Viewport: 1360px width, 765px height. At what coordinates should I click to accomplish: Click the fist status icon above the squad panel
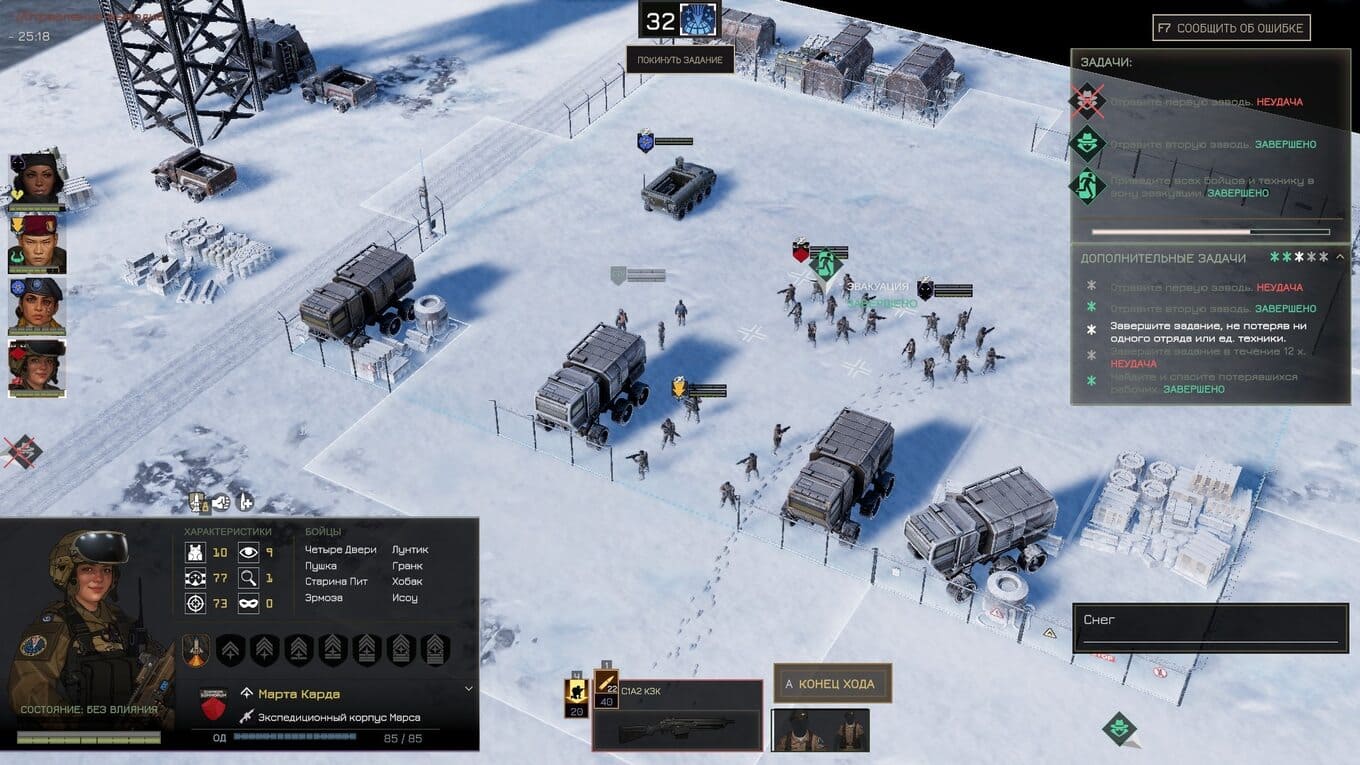tap(221, 502)
